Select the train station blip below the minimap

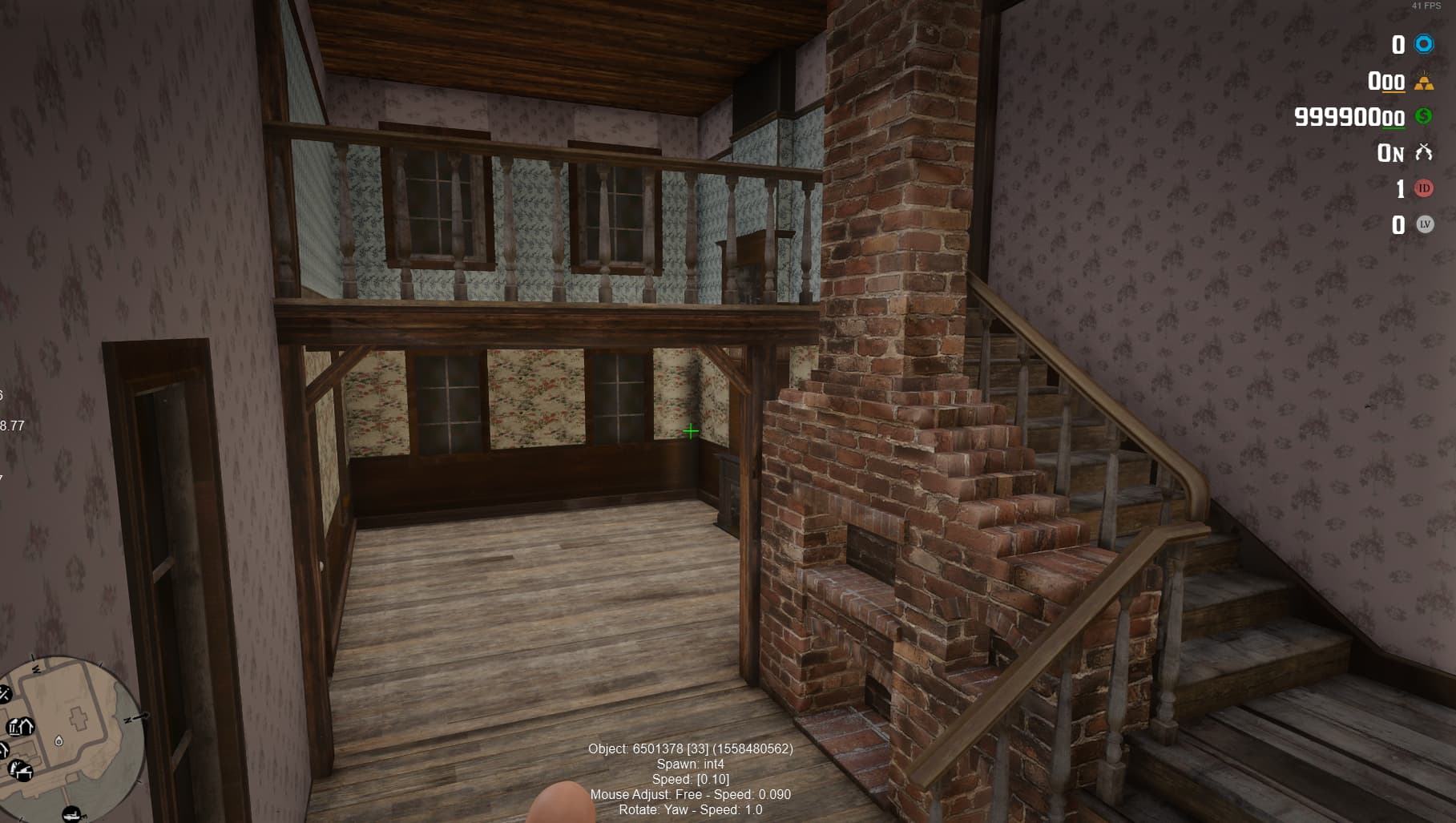click(71, 814)
